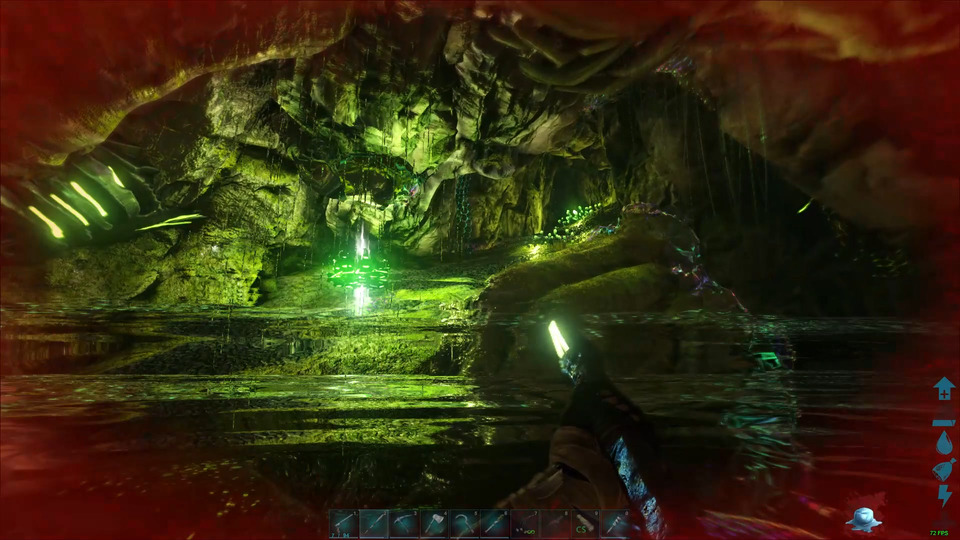Select the pickaxe hotbar slot

(x=405, y=523)
